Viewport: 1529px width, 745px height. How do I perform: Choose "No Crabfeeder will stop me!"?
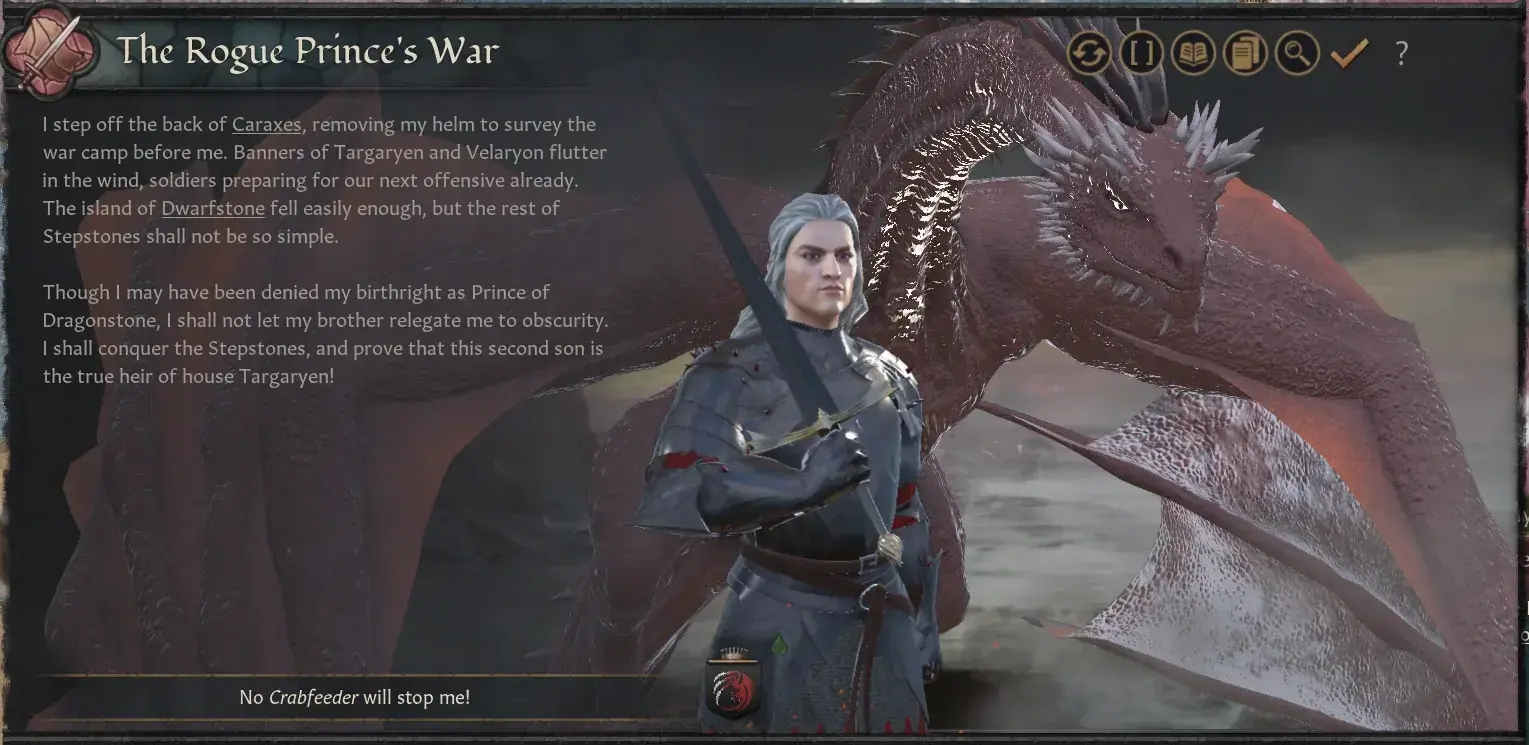point(355,697)
